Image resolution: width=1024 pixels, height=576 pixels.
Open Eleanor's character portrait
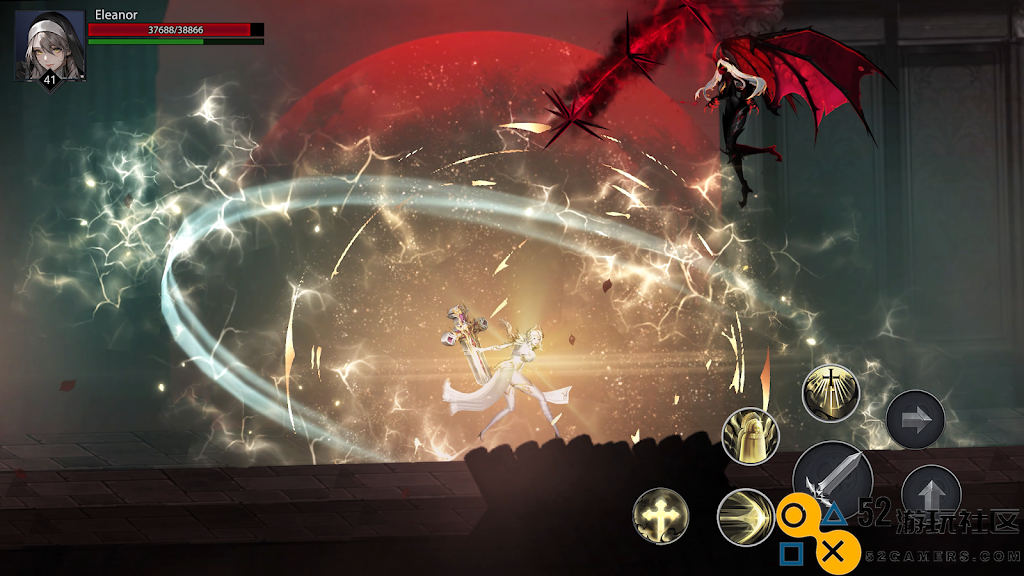[x=50, y=47]
